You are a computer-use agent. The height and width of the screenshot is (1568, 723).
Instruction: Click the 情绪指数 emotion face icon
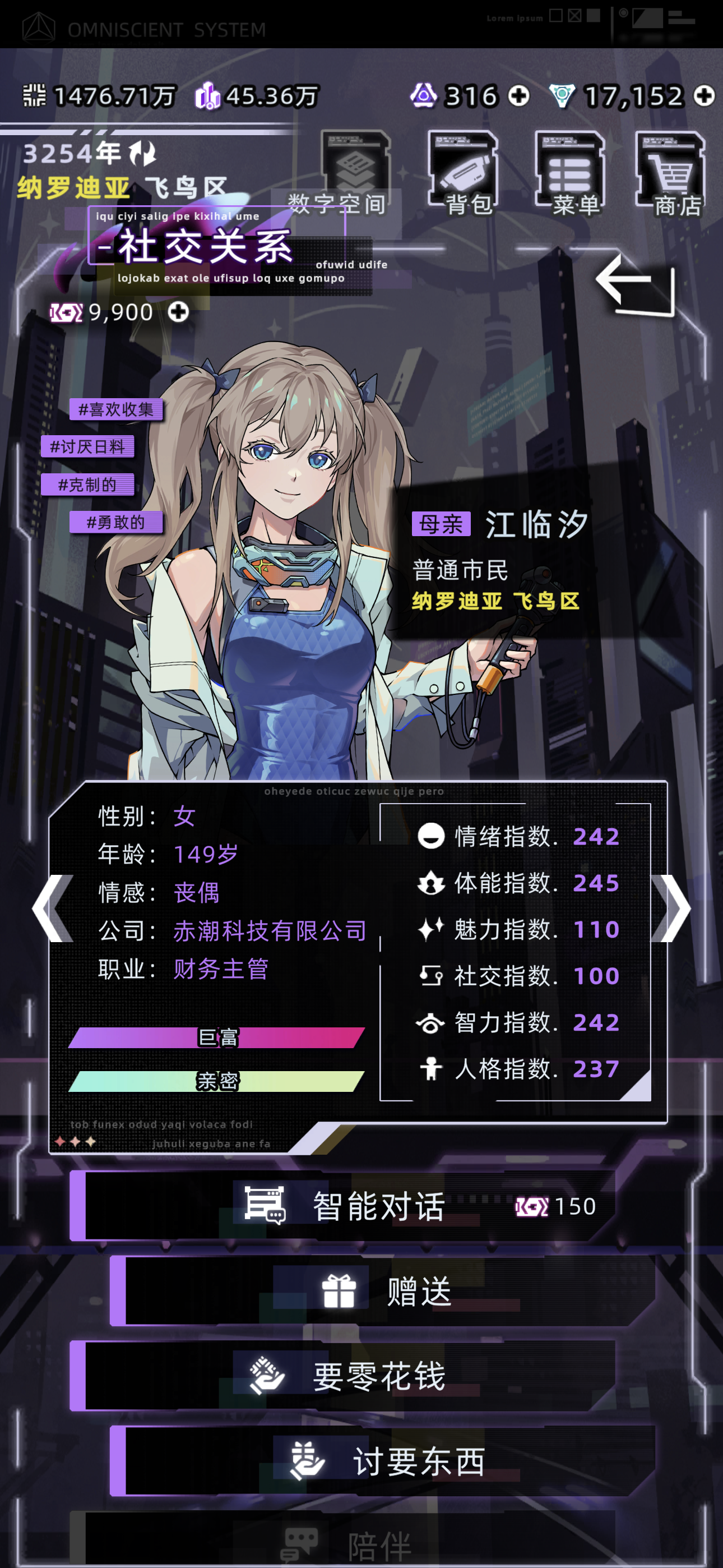432,836
